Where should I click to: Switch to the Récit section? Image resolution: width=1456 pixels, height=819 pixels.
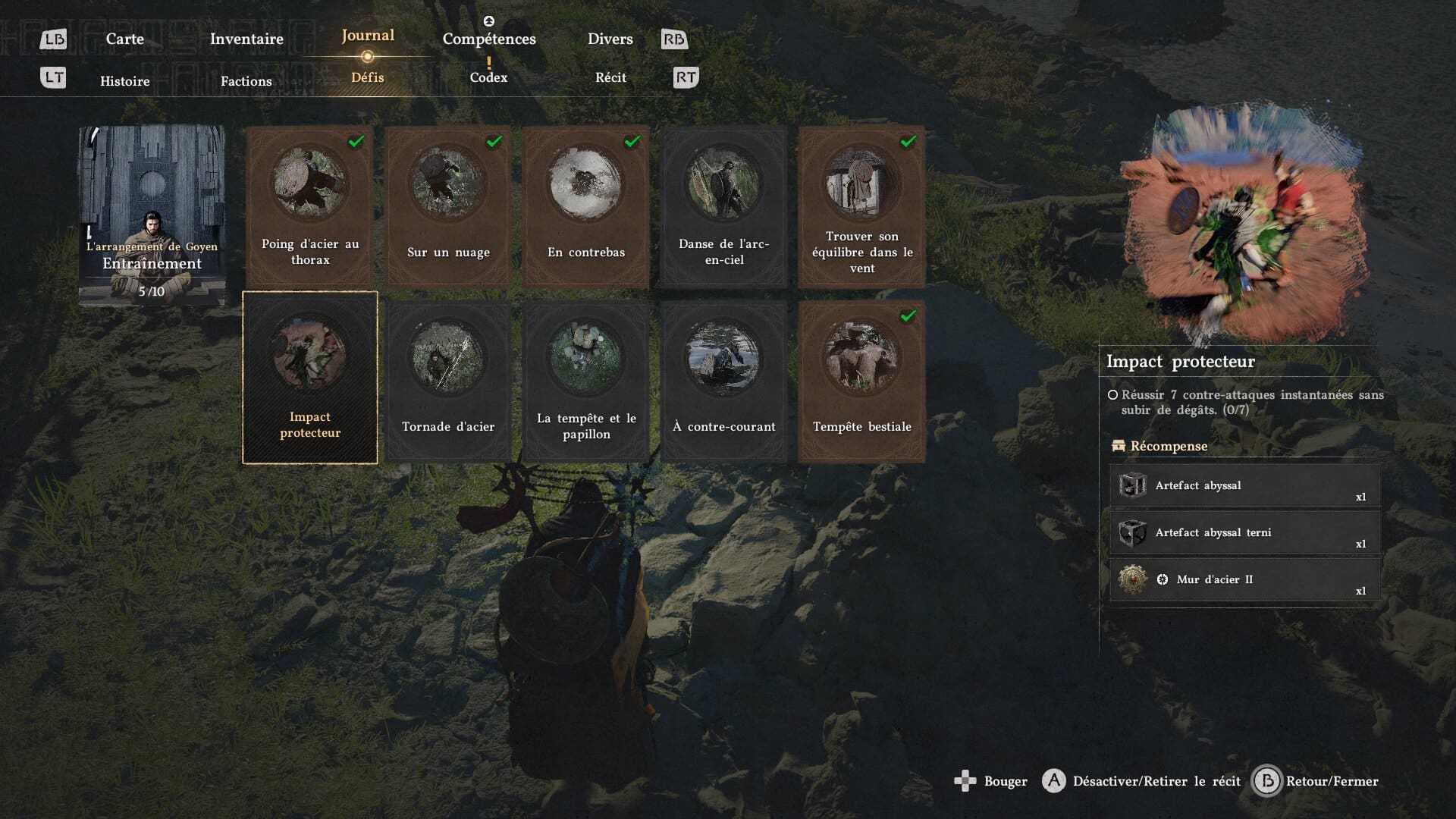pyautogui.click(x=610, y=77)
